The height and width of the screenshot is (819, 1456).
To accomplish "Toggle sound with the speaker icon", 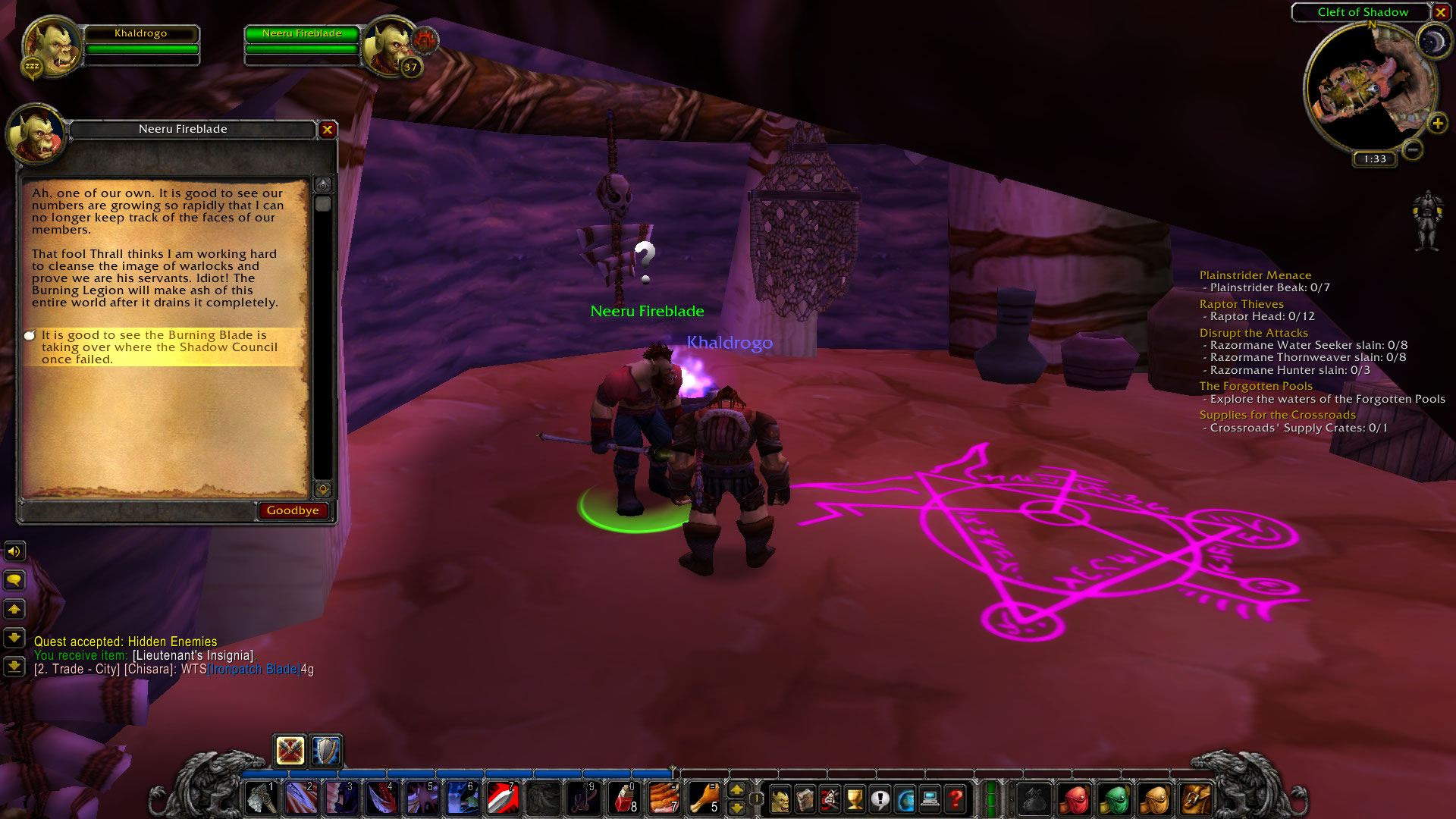I will tap(14, 551).
